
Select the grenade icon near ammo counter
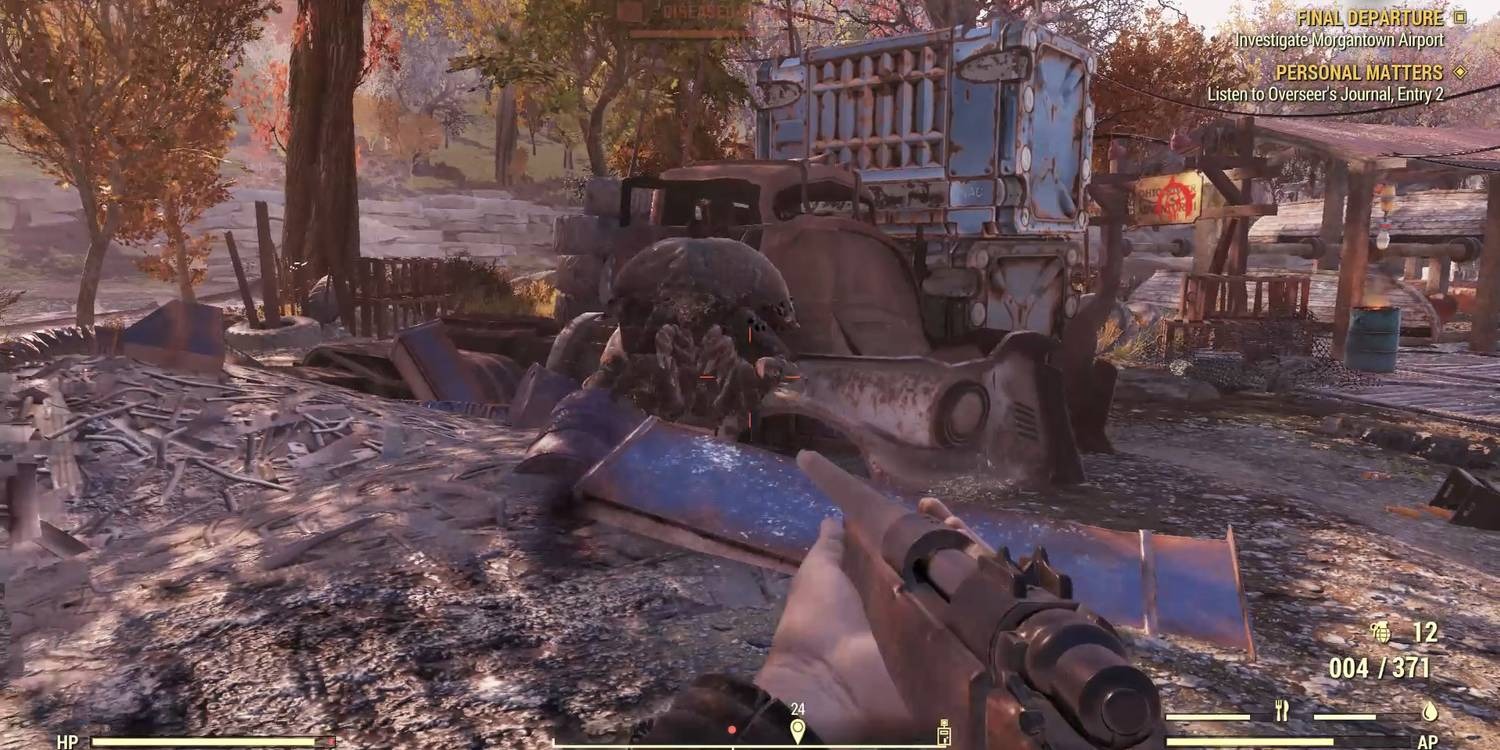click(1382, 632)
